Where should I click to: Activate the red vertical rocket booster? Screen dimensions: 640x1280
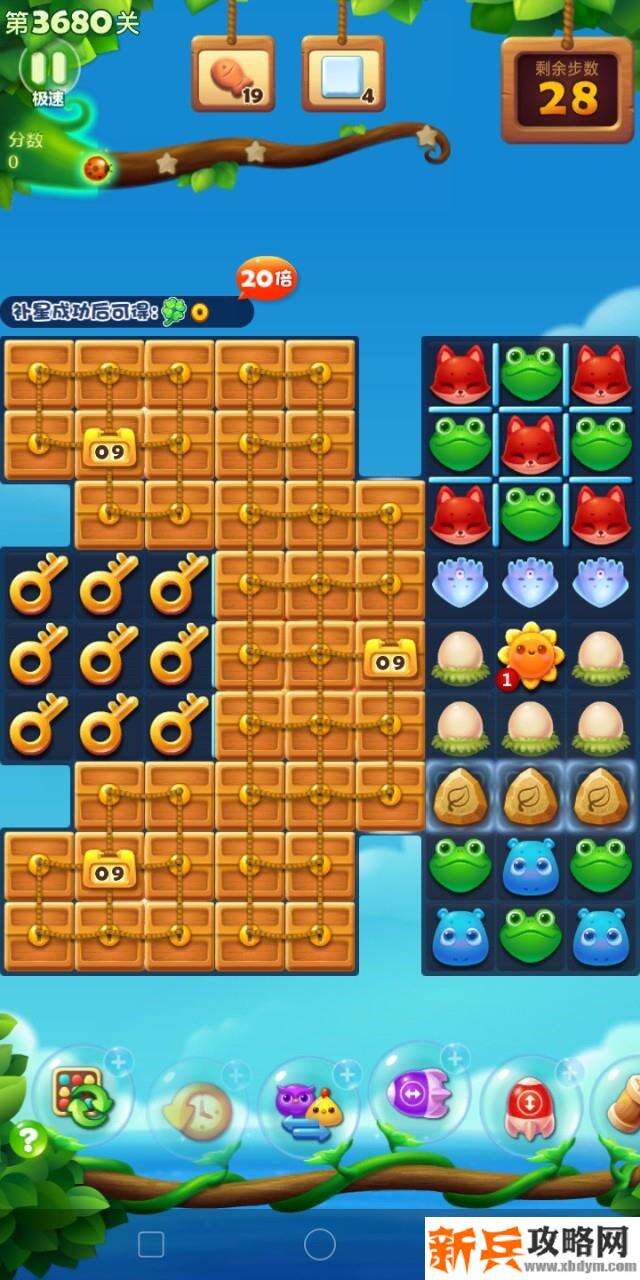tap(529, 1105)
